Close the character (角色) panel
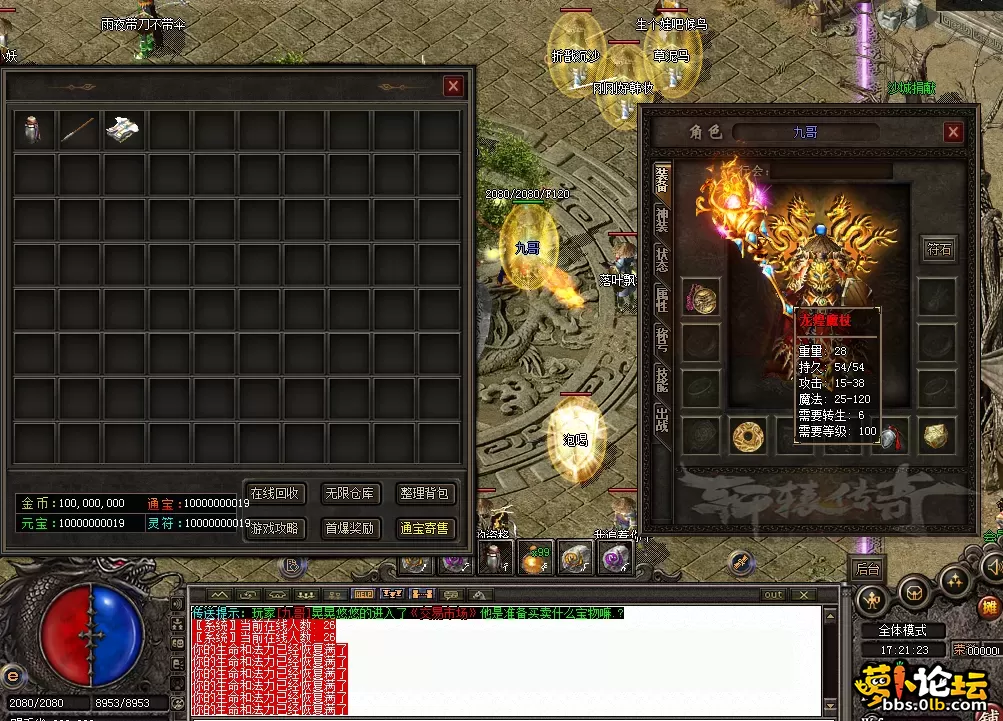 click(953, 132)
